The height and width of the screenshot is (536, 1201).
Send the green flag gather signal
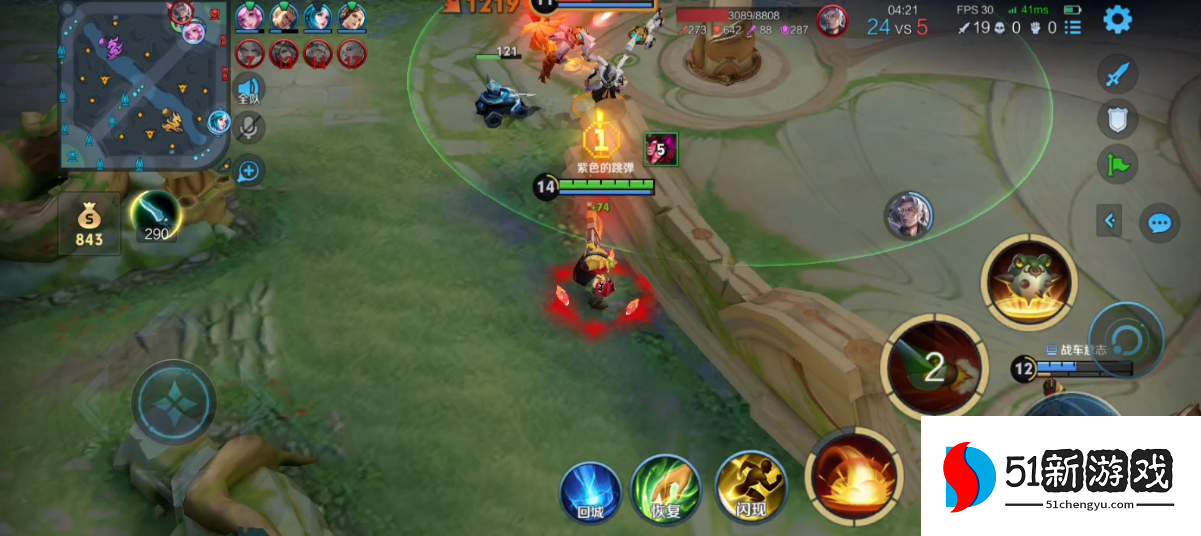pos(1118,164)
